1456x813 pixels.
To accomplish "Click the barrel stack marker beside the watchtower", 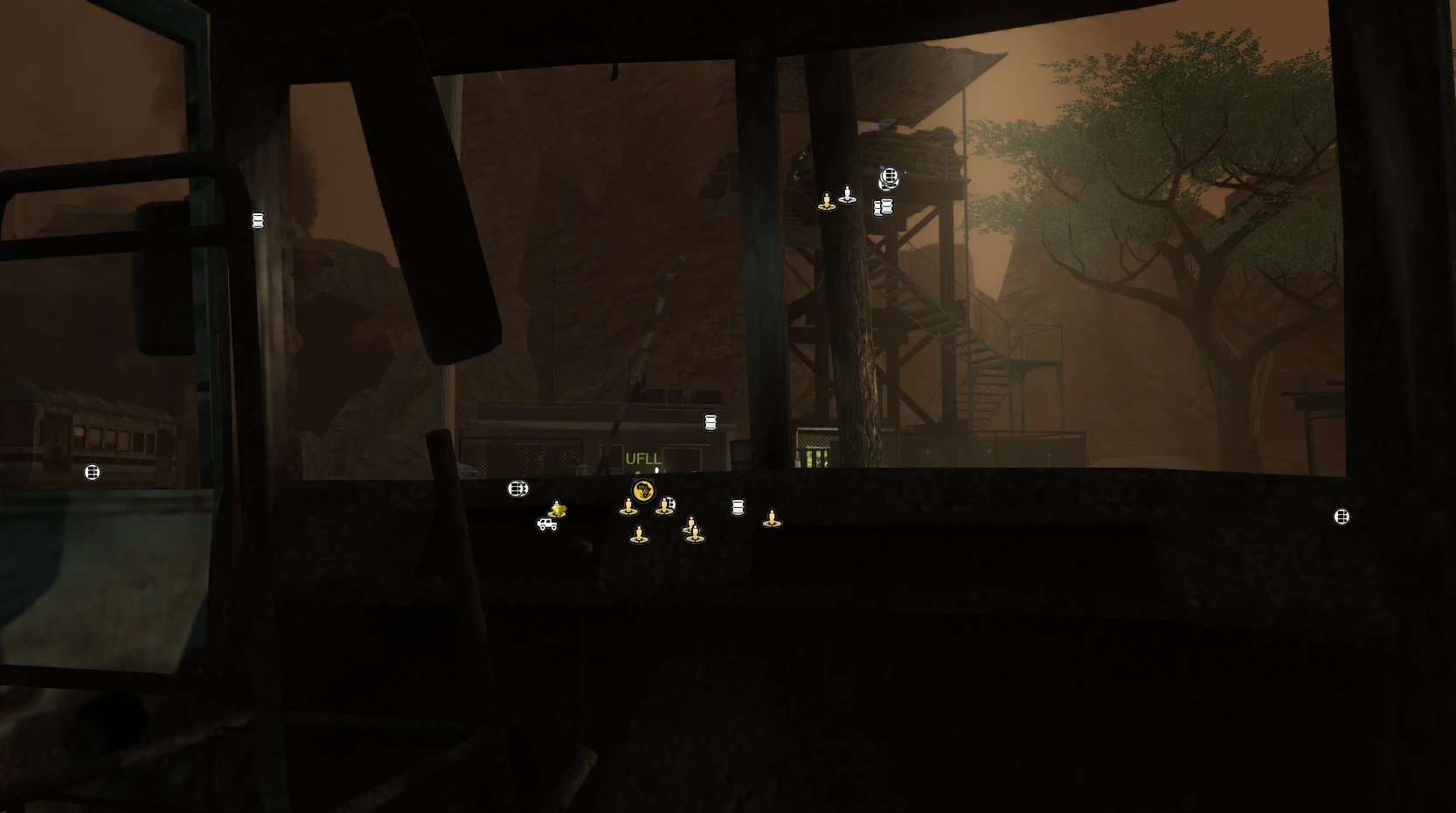I will click(x=883, y=207).
